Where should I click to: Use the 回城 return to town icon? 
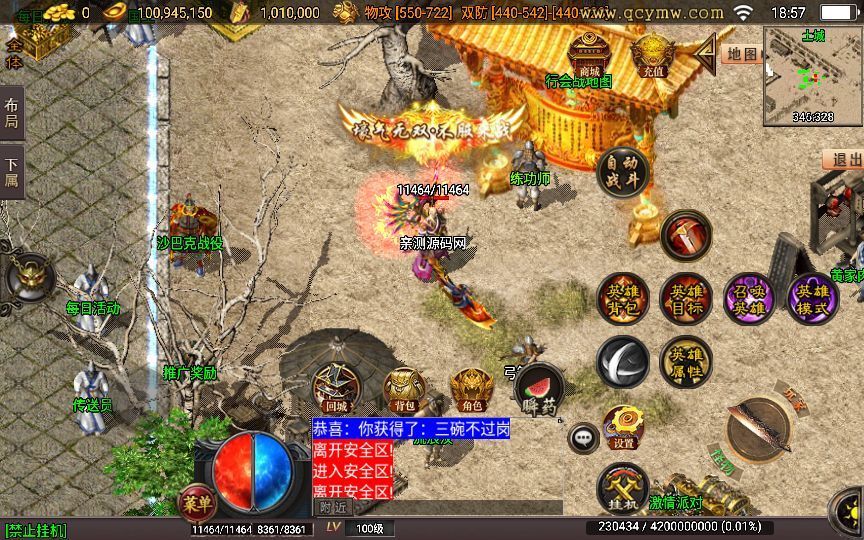tap(336, 390)
